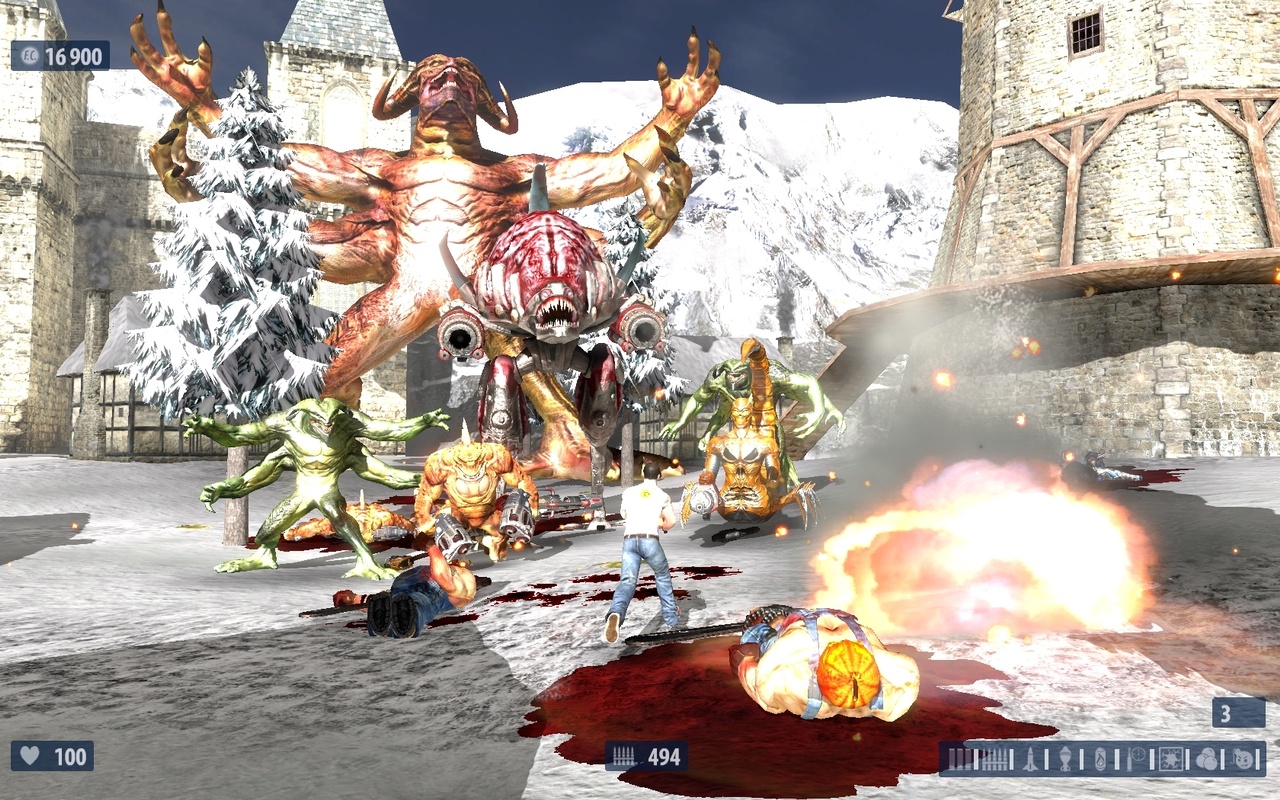Click the ammo bar beside the shotgun shells
Screen dimensions: 1280x800
[978, 761]
